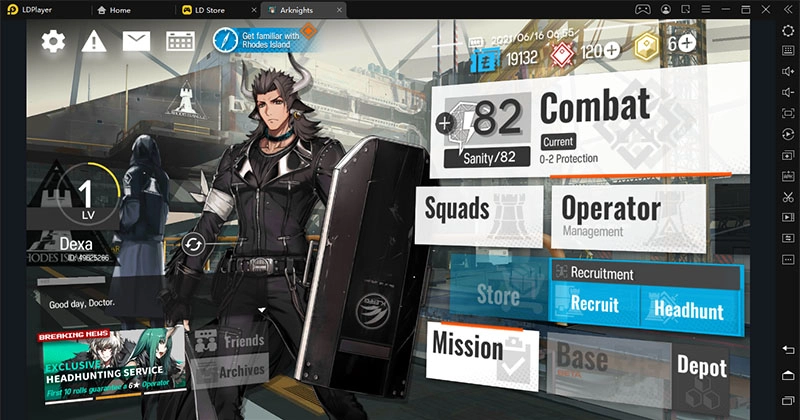Open the mail envelope inbox

[x=136, y=41]
